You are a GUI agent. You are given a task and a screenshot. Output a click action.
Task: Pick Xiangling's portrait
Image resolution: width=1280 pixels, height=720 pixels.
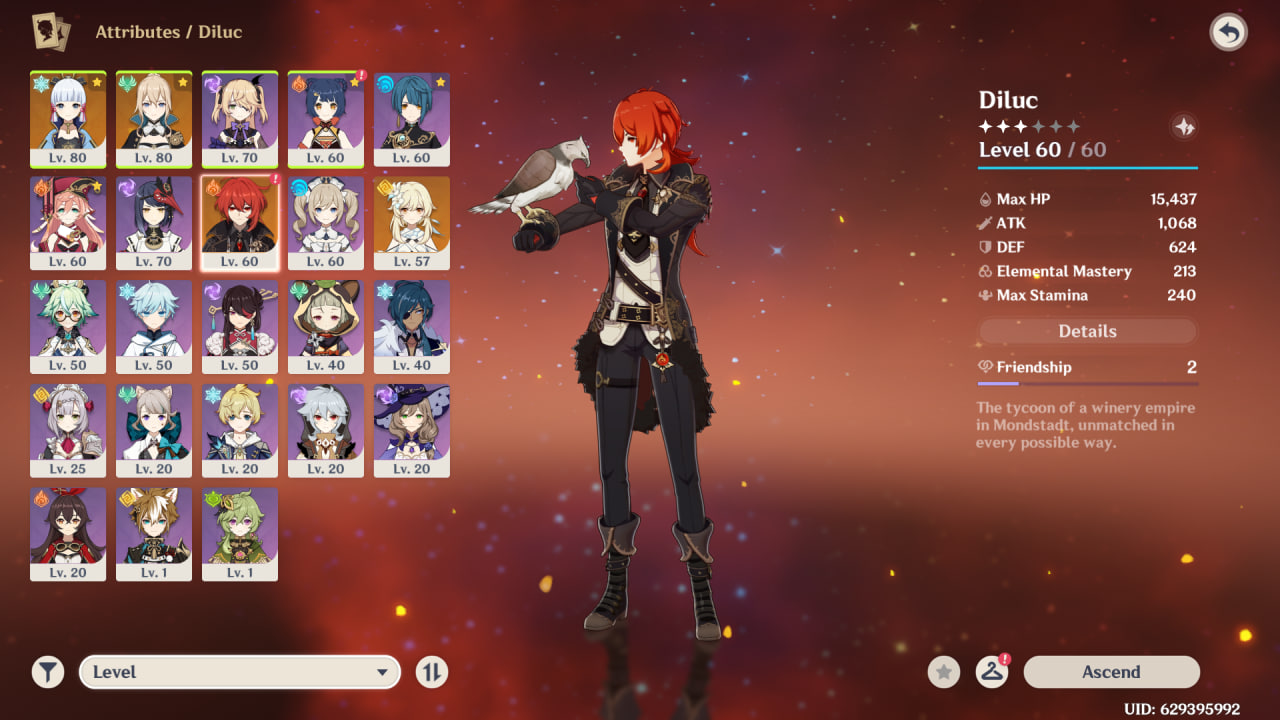[326, 119]
